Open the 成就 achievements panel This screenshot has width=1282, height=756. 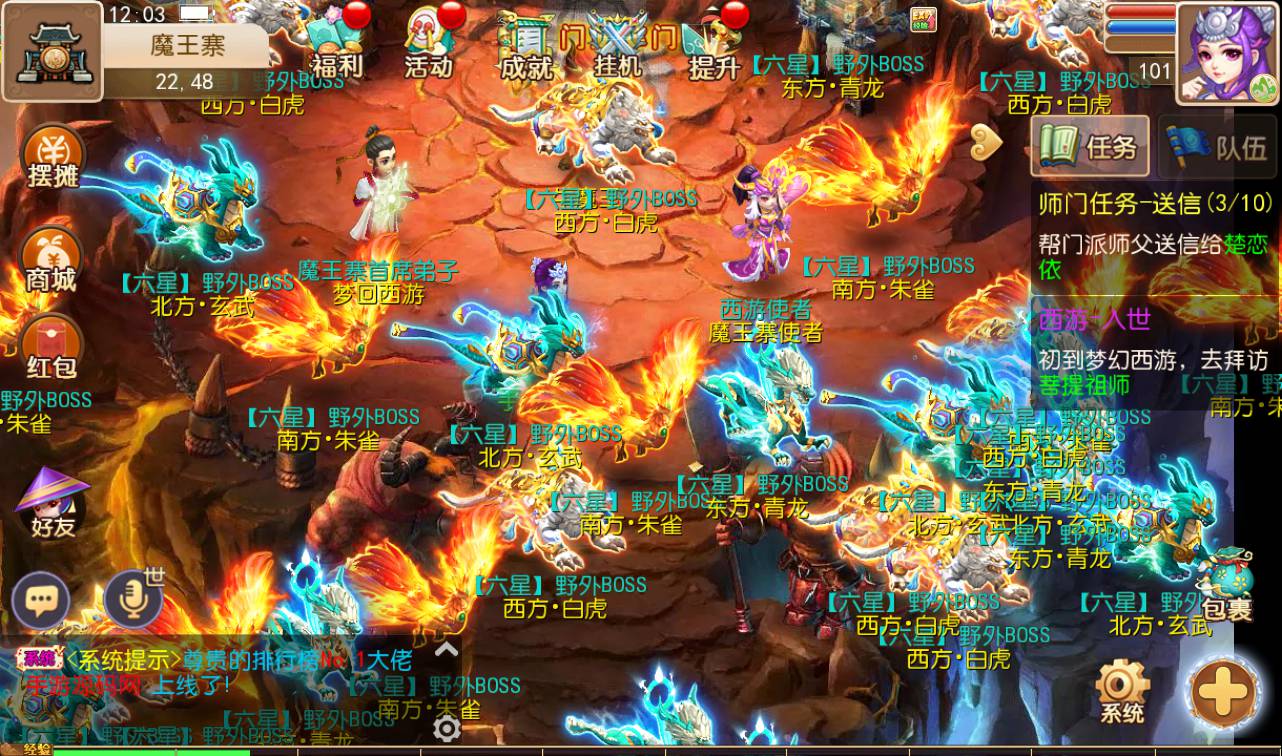pyautogui.click(x=527, y=45)
